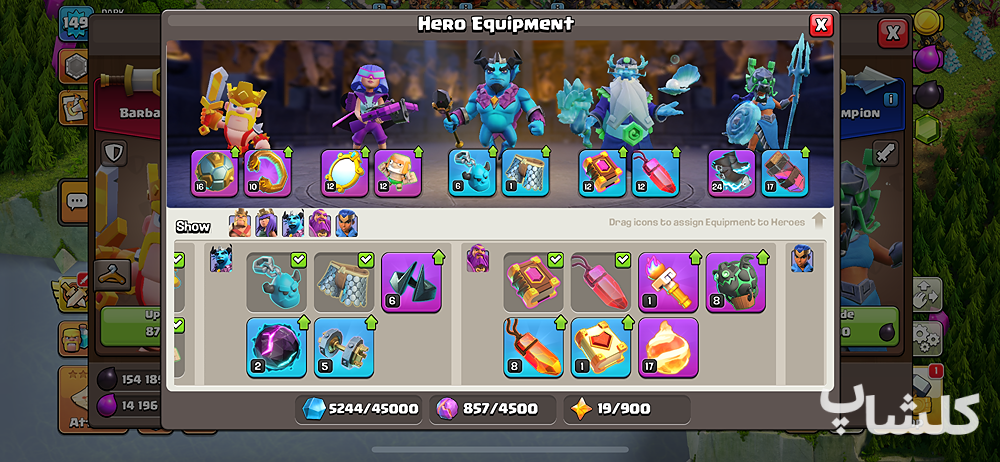This screenshot has width=1000, height=462.
Task: Show only Royal Champion equipment
Action: (346, 224)
